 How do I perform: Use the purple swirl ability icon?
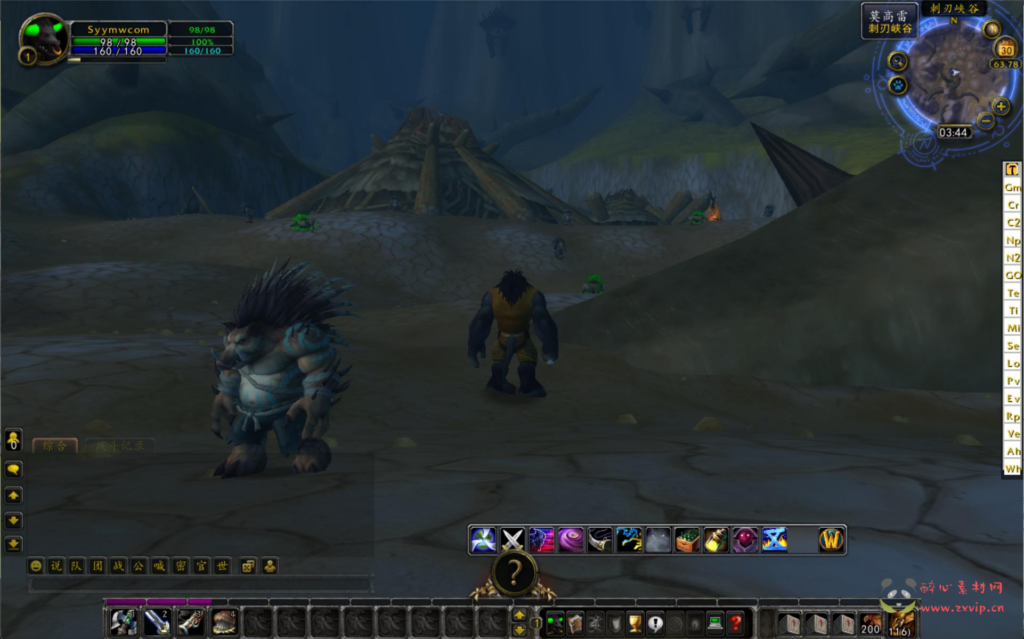coord(571,540)
